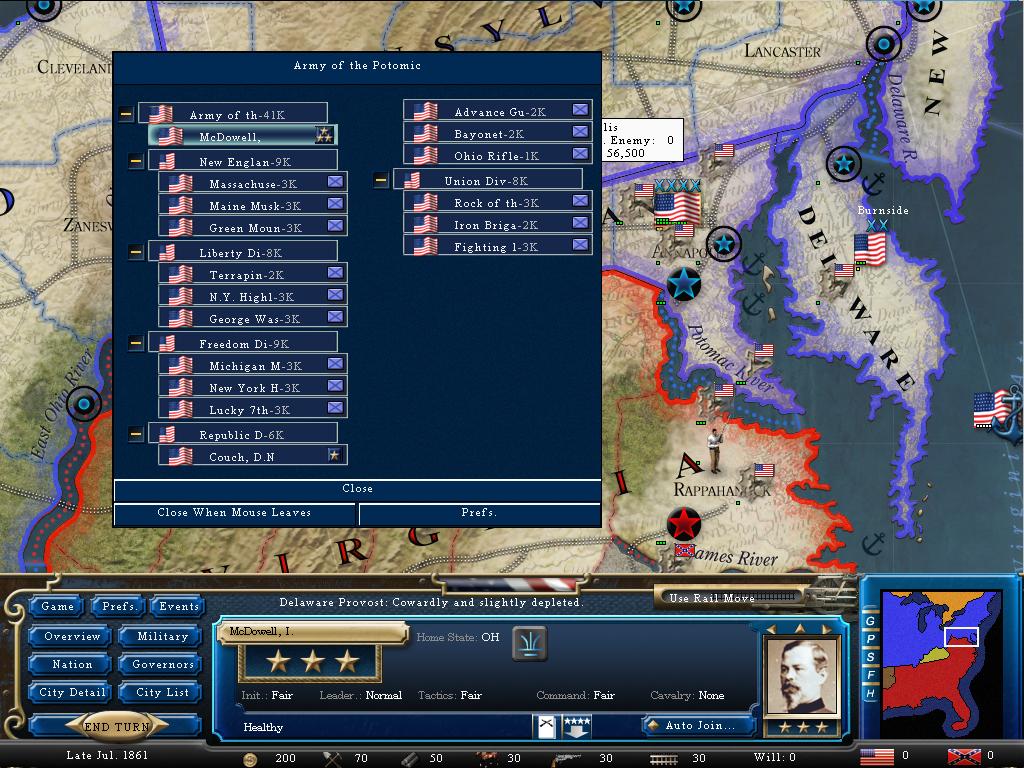Open the Game menu
Image resolution: width=1024 pixels, height=768 pixels.
click(x=58, y=606)
